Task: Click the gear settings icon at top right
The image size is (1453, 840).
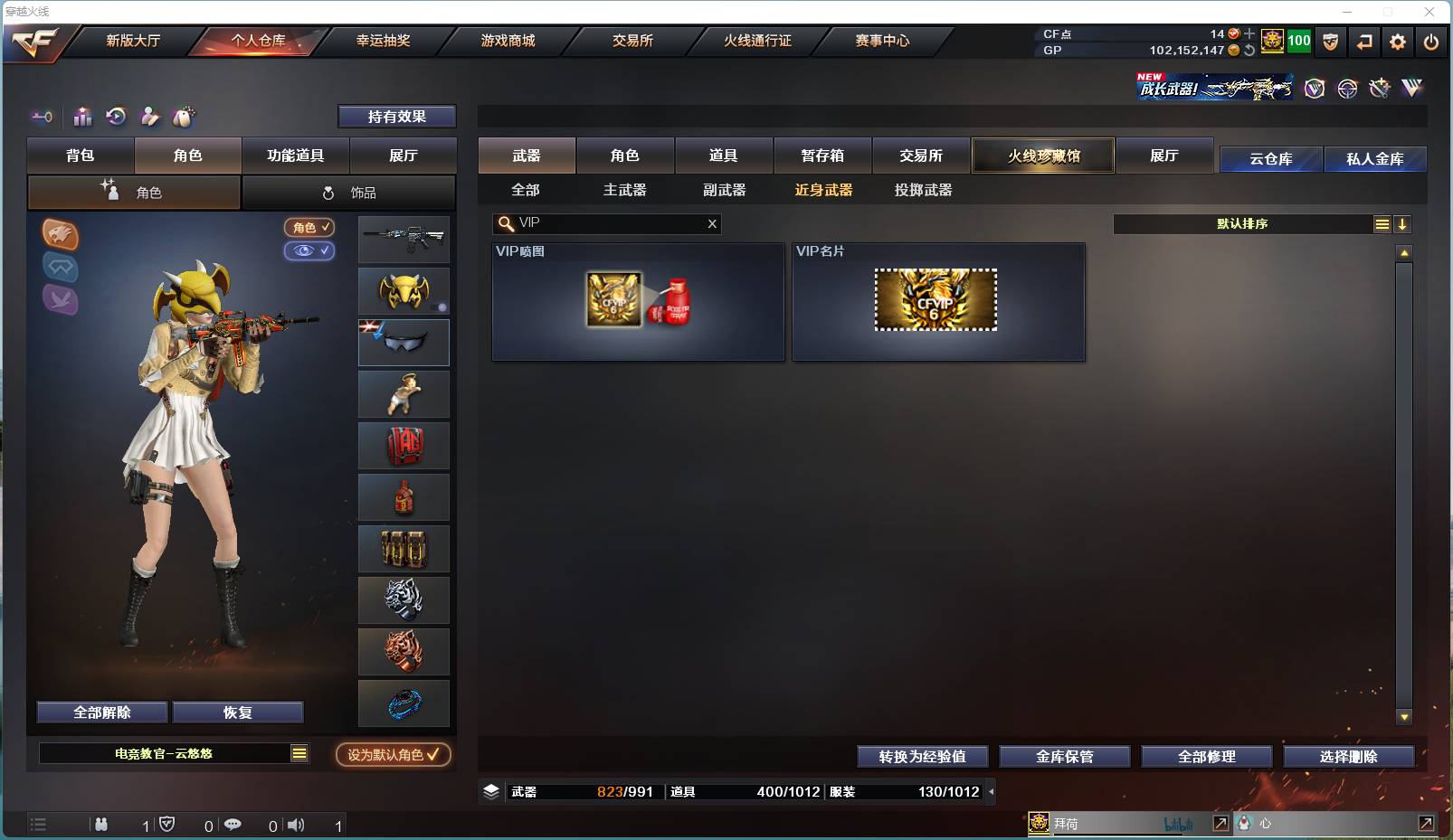Action: tap(1395, 42)
